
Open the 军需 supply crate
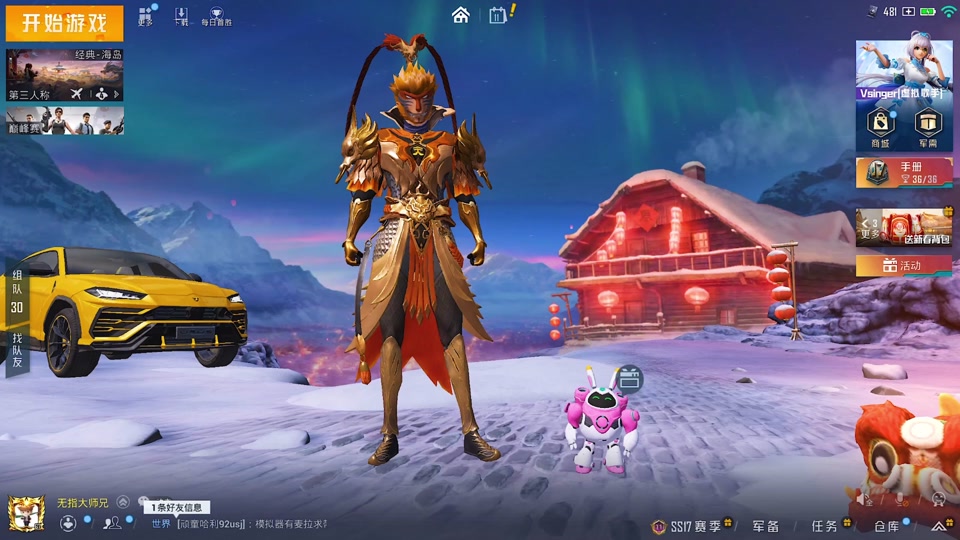coord(928,127)
